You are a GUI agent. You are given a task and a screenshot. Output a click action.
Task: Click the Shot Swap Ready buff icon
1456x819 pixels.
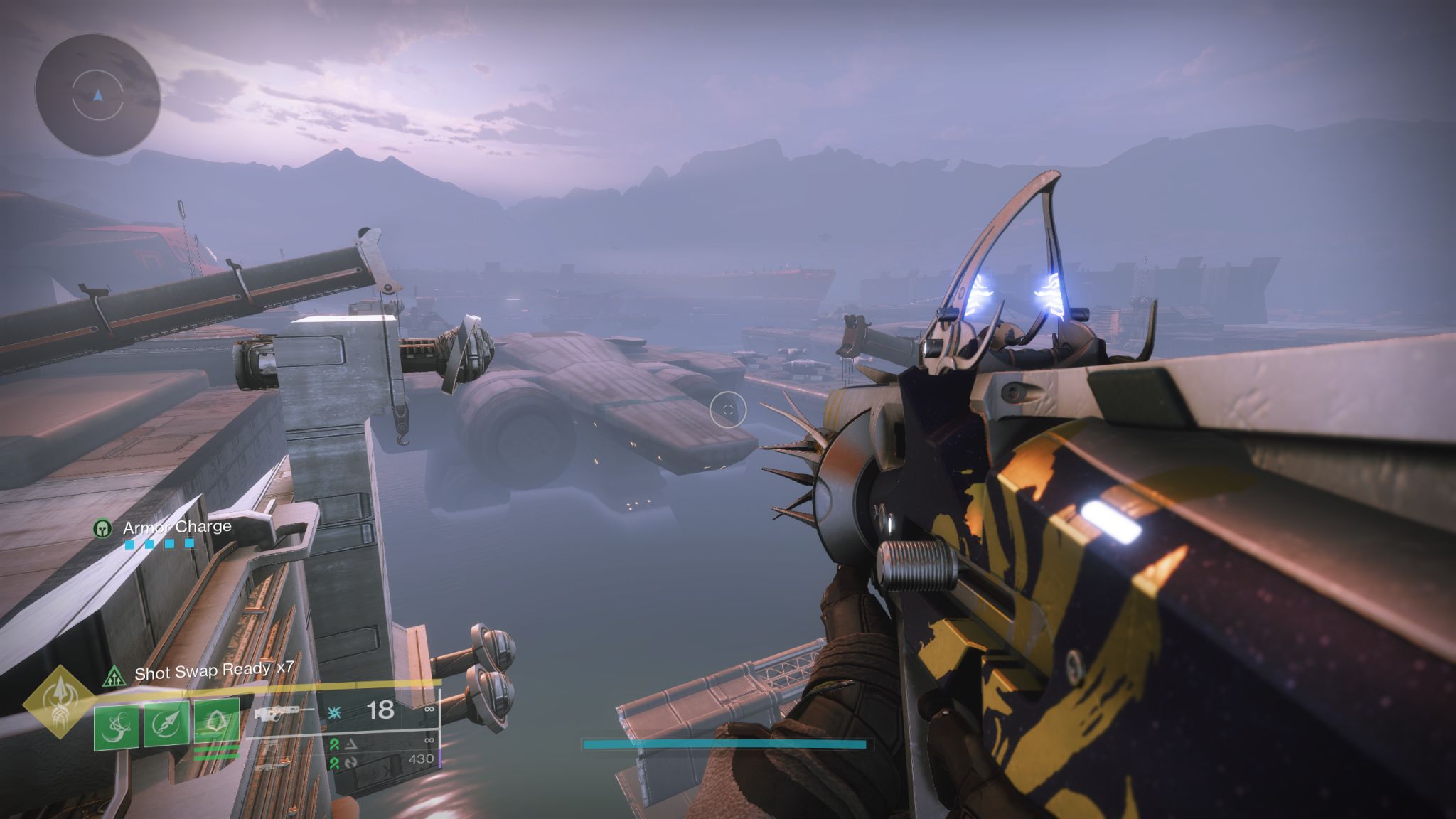click(113, 675)
